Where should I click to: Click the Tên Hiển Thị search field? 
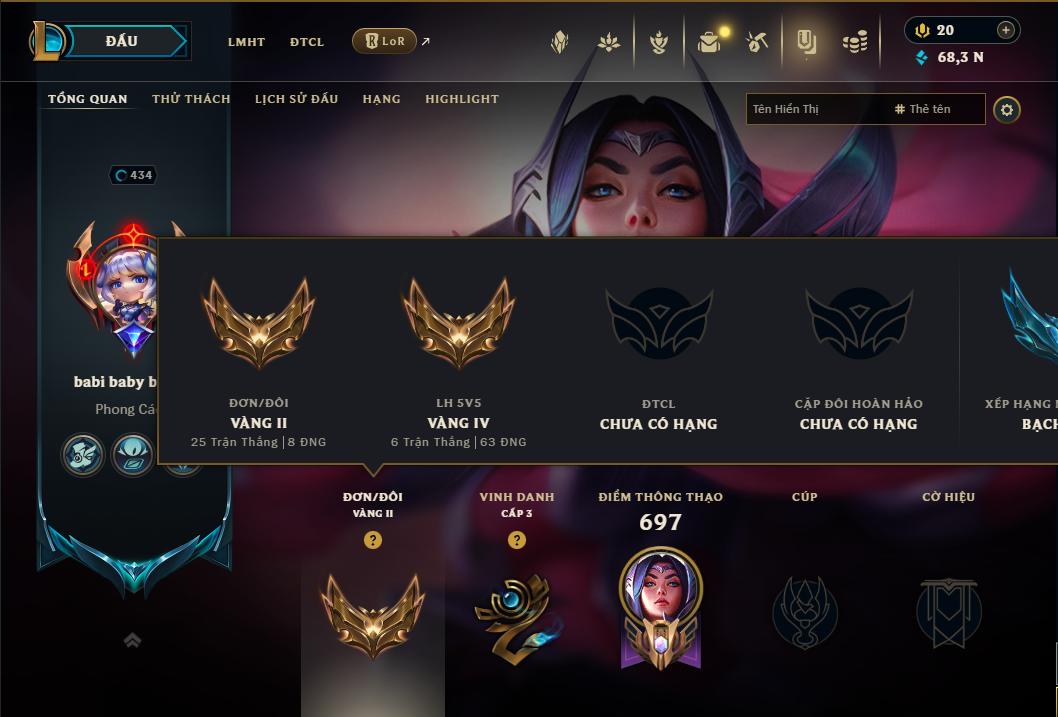[815, 109]
